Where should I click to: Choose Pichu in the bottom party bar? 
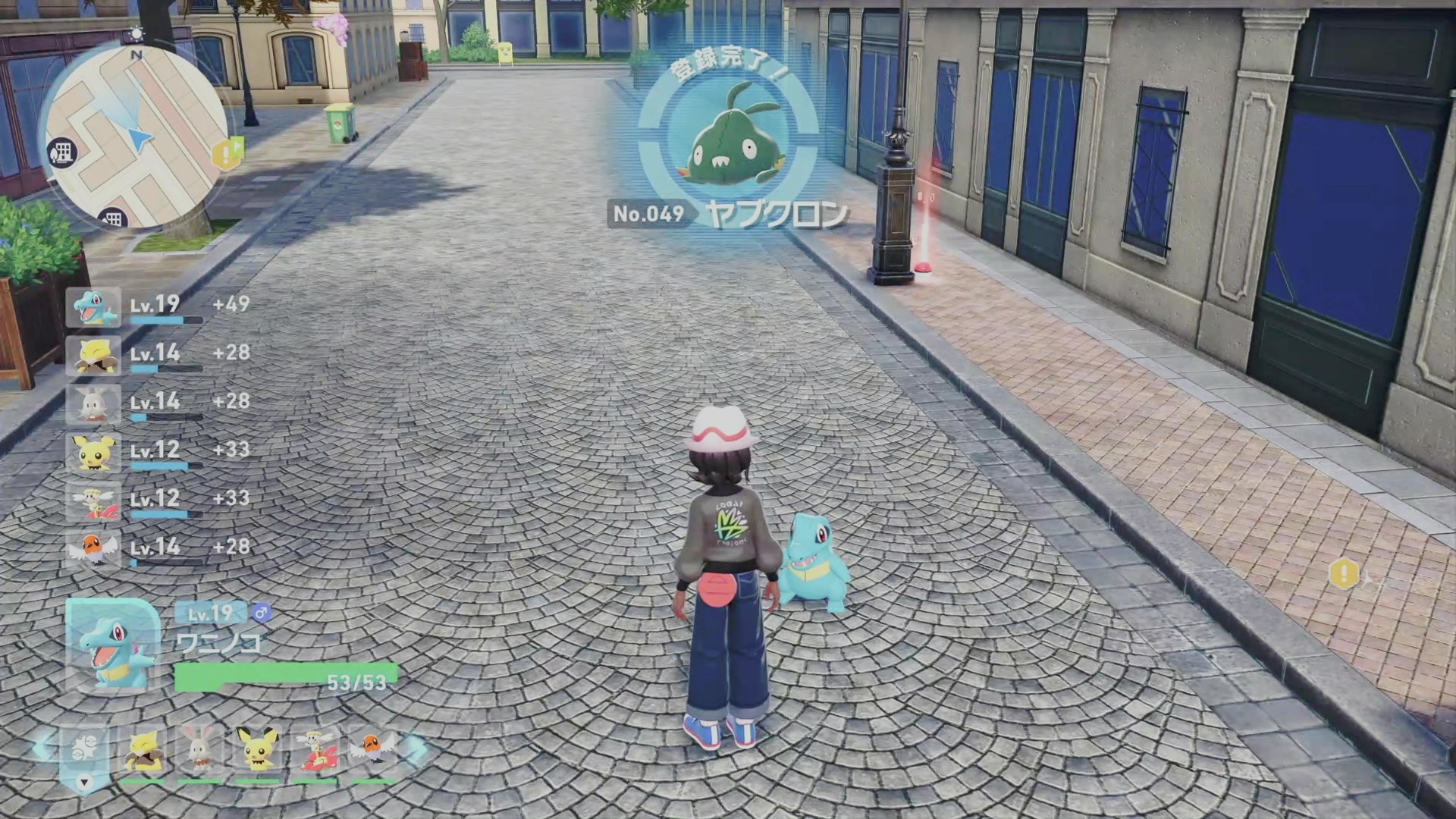click(257, 752)
